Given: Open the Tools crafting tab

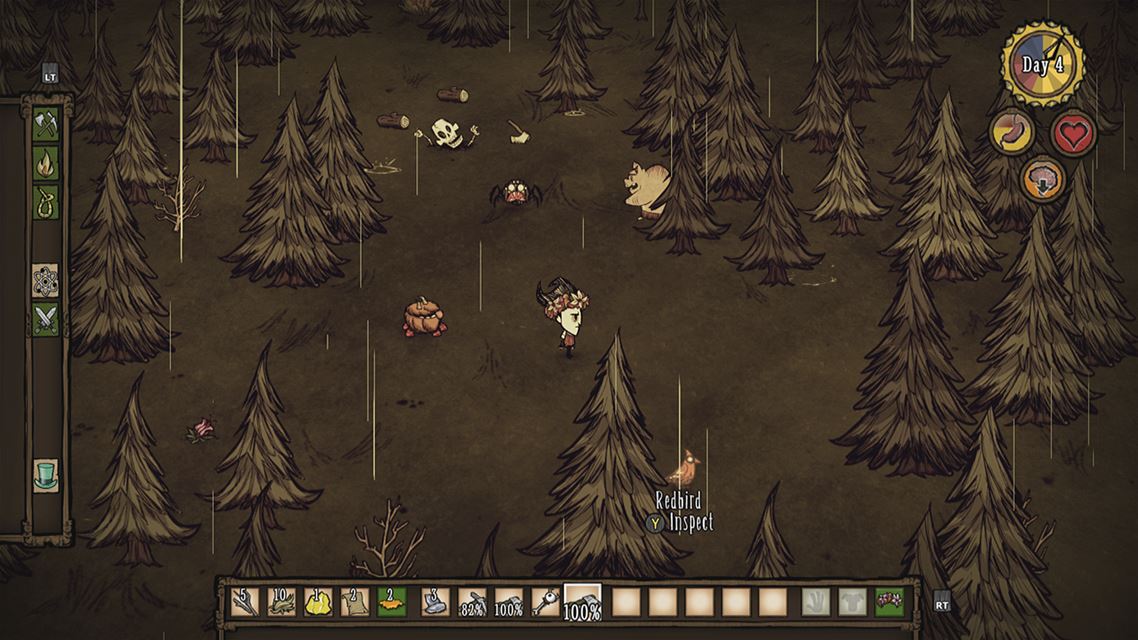Looking at the screenshot, I should tap(46, 123).
